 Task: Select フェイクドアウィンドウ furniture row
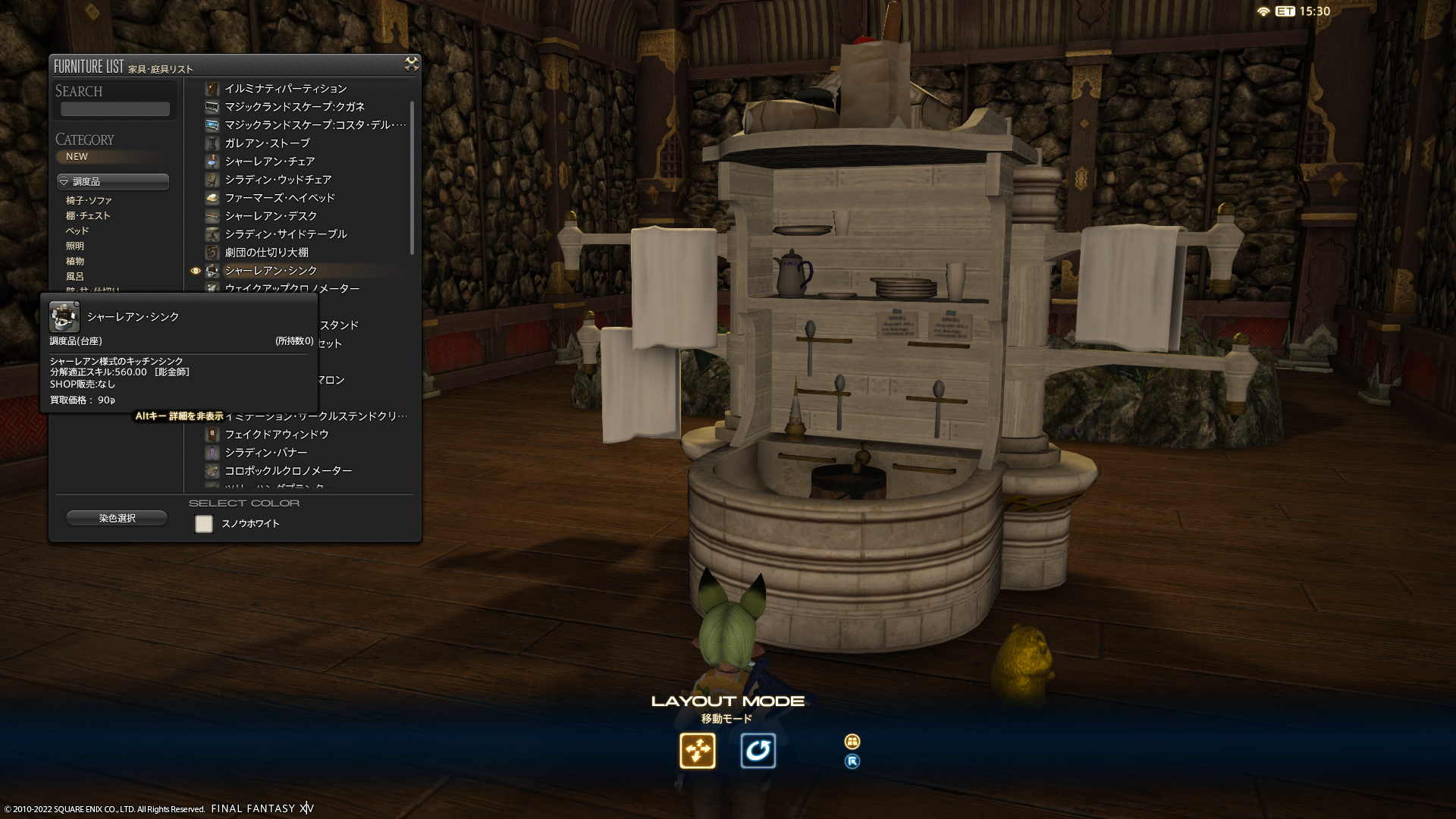[x=276, y=435]
